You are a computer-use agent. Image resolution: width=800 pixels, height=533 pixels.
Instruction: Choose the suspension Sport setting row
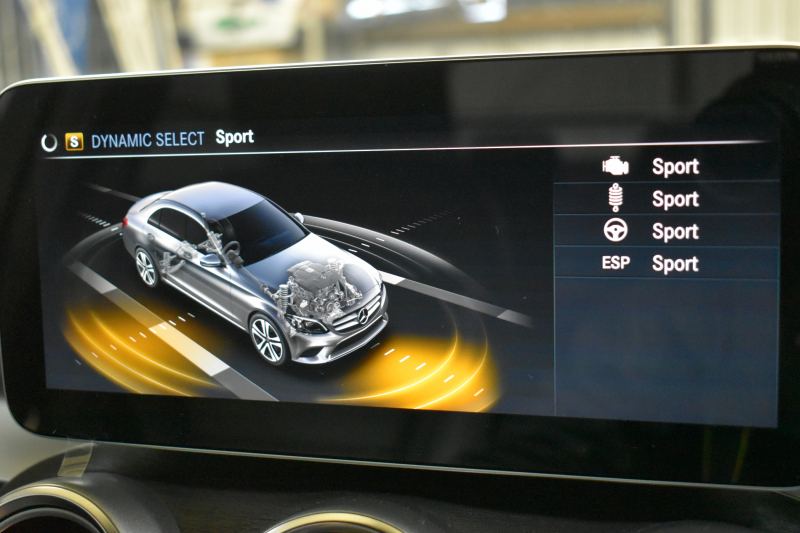point(665,199)
